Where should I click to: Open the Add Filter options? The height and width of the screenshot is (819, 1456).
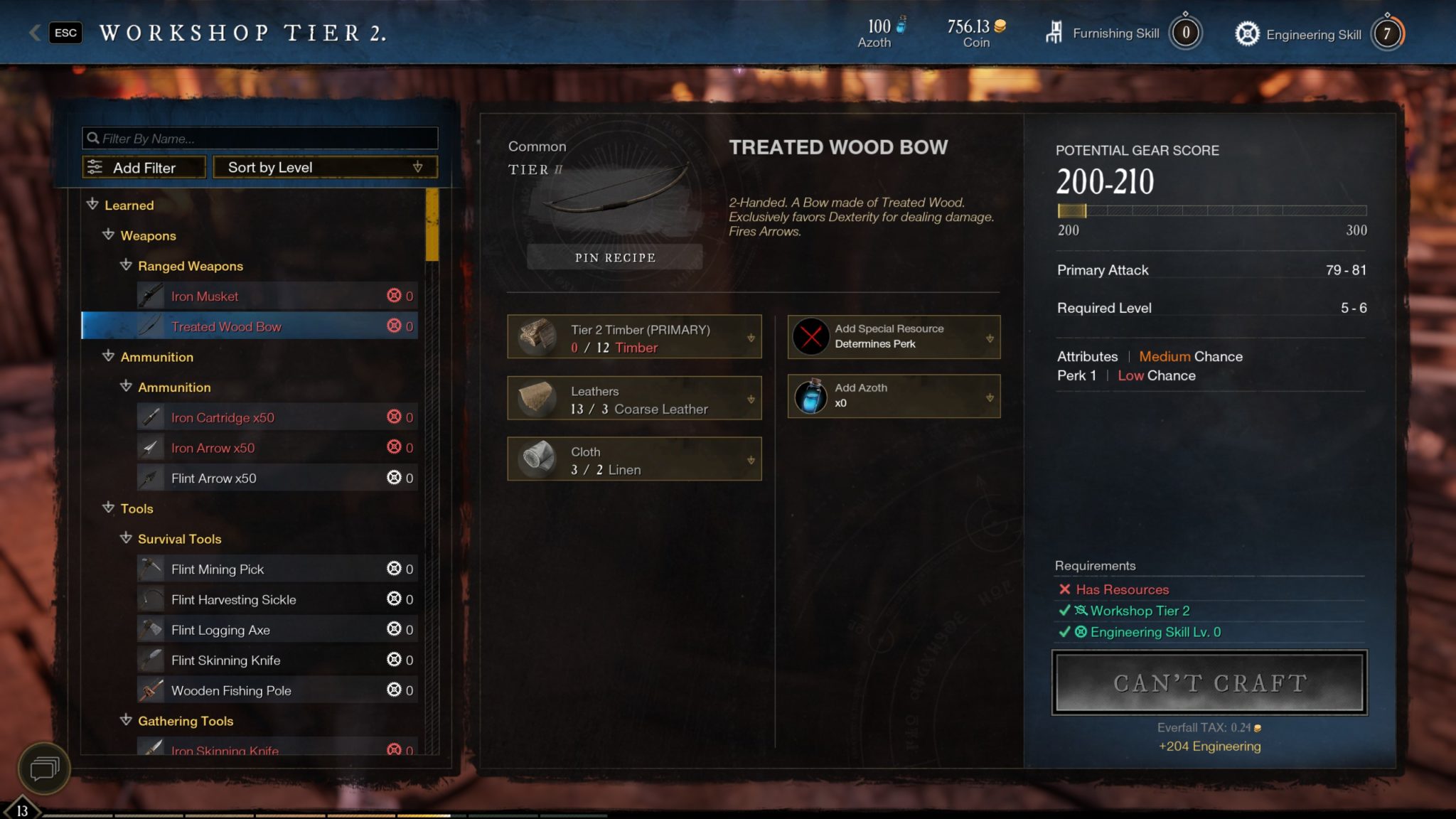tap(144, 168)
